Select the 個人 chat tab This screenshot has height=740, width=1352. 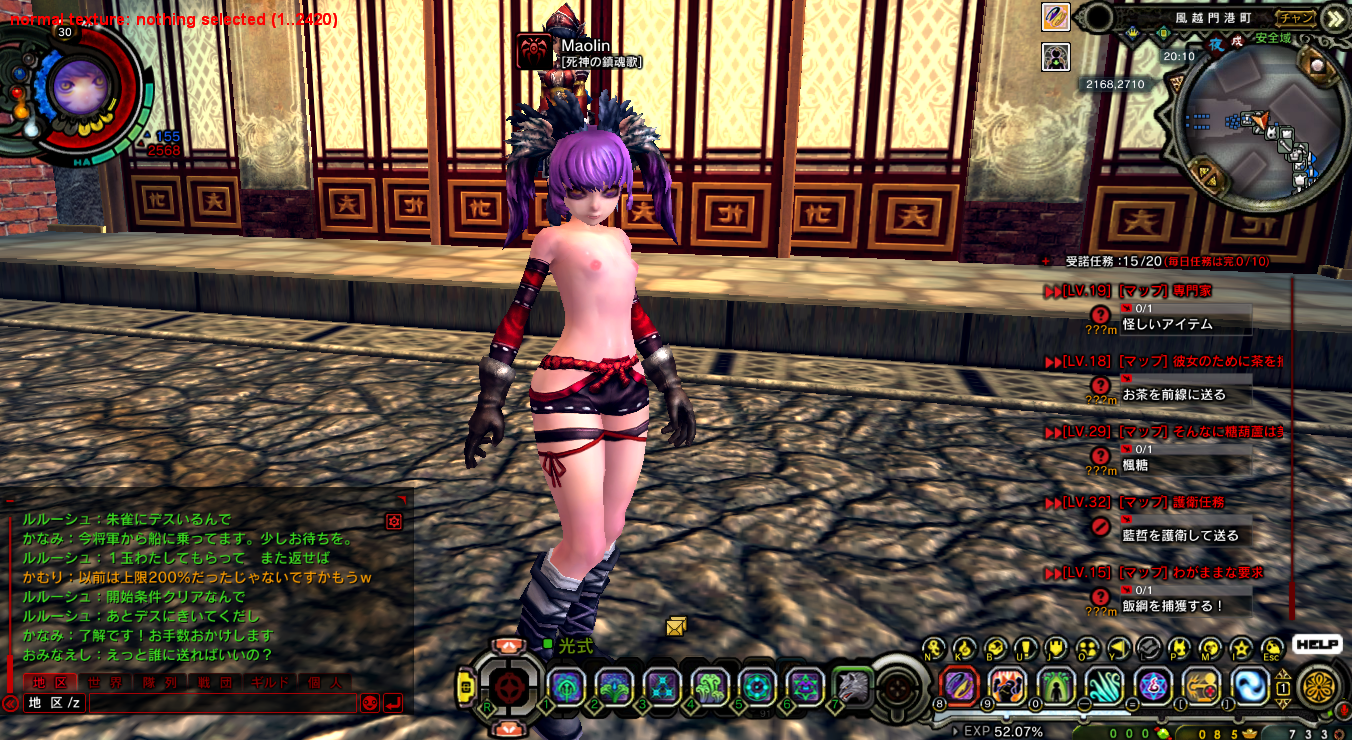(325, 682)
